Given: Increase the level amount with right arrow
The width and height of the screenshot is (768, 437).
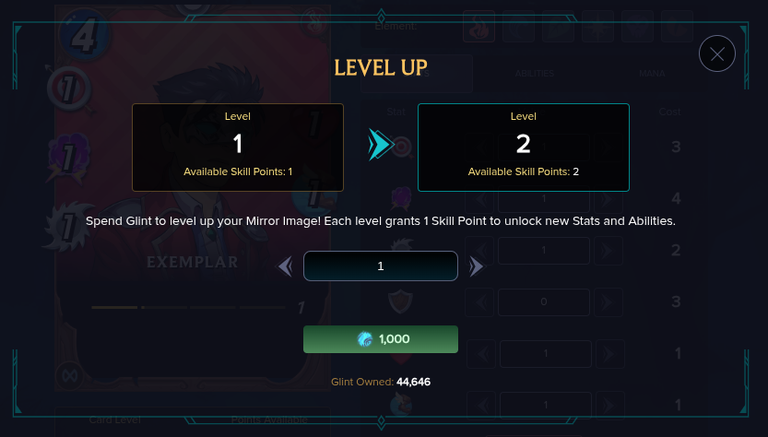Looking at the screenshot, I should [x=476, y=266].
